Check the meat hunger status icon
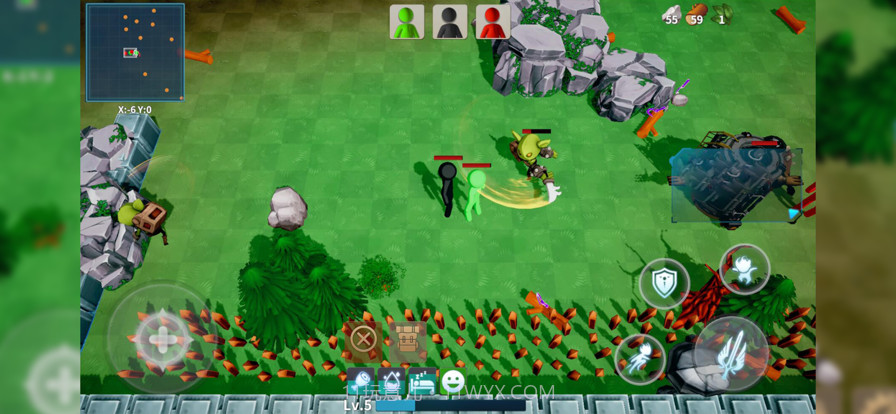896x414 pixels. pyautogui.click(x=360, y=382)
